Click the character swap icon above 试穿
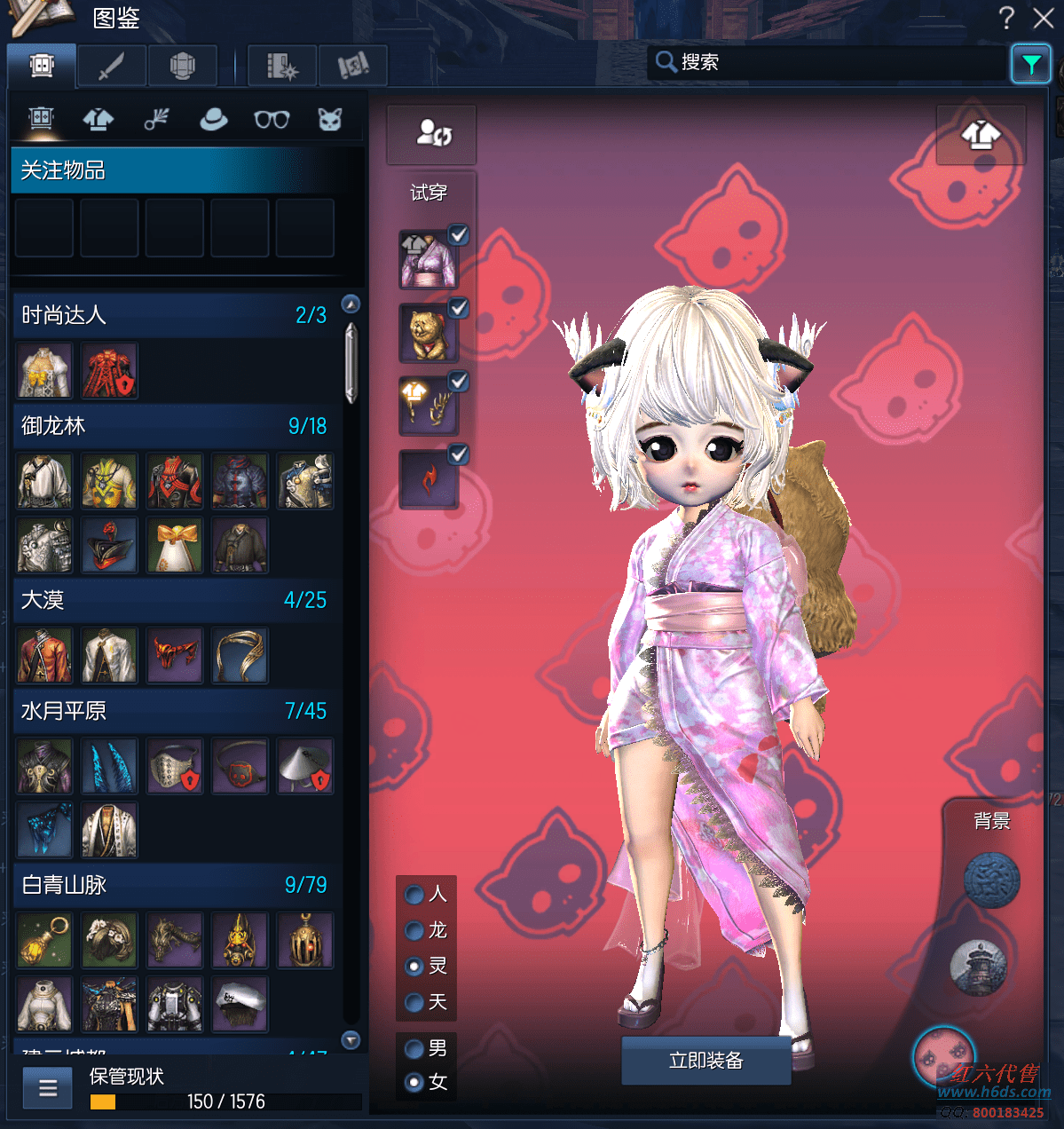Image resolution: width=1064 pixels, height=1129 pixels. (434, 133)
